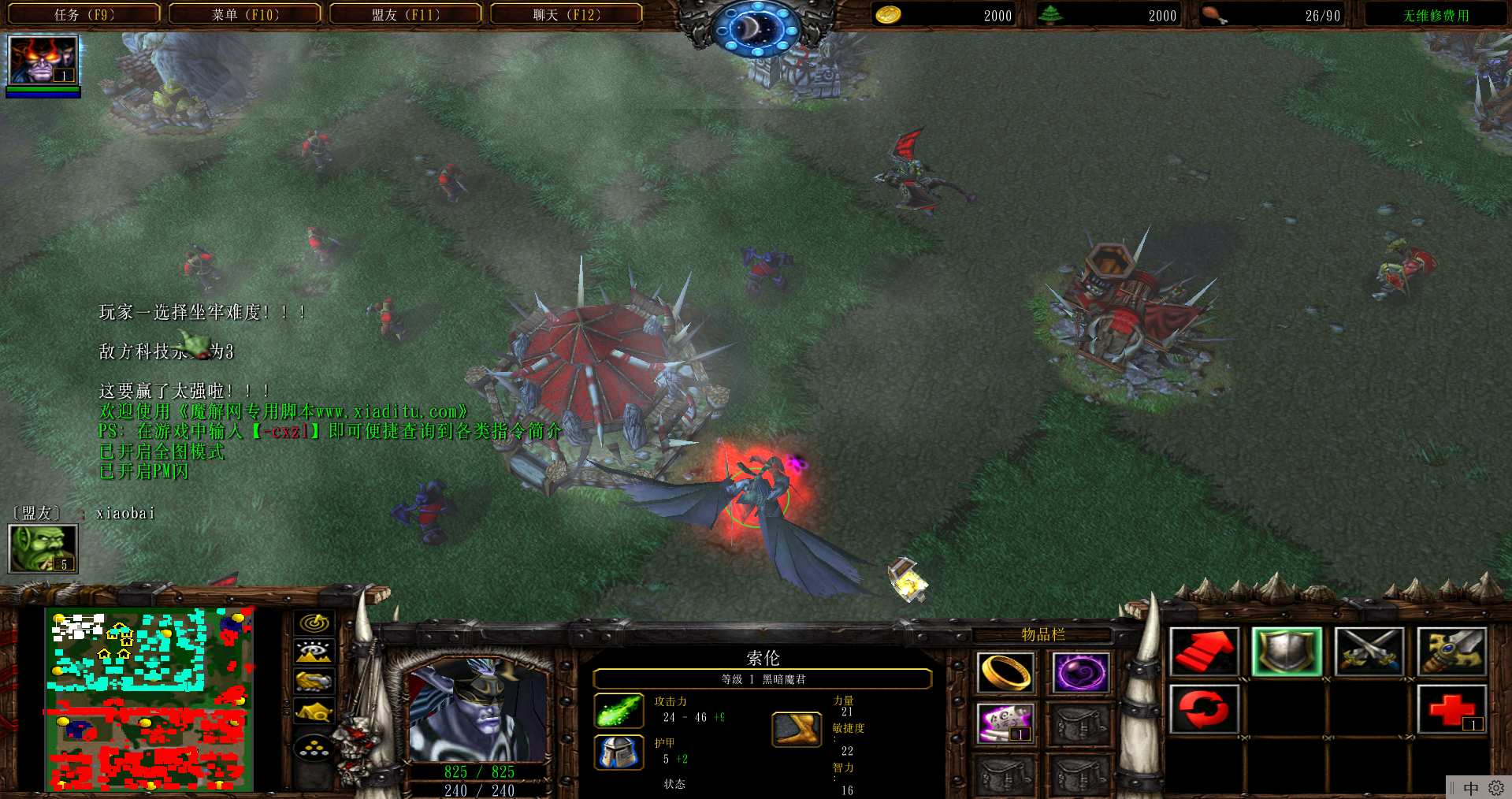Viewport: 1512px width, 799px height.
Task: Click the crossed swords command icon
Action: click(x=1369, y=652)
